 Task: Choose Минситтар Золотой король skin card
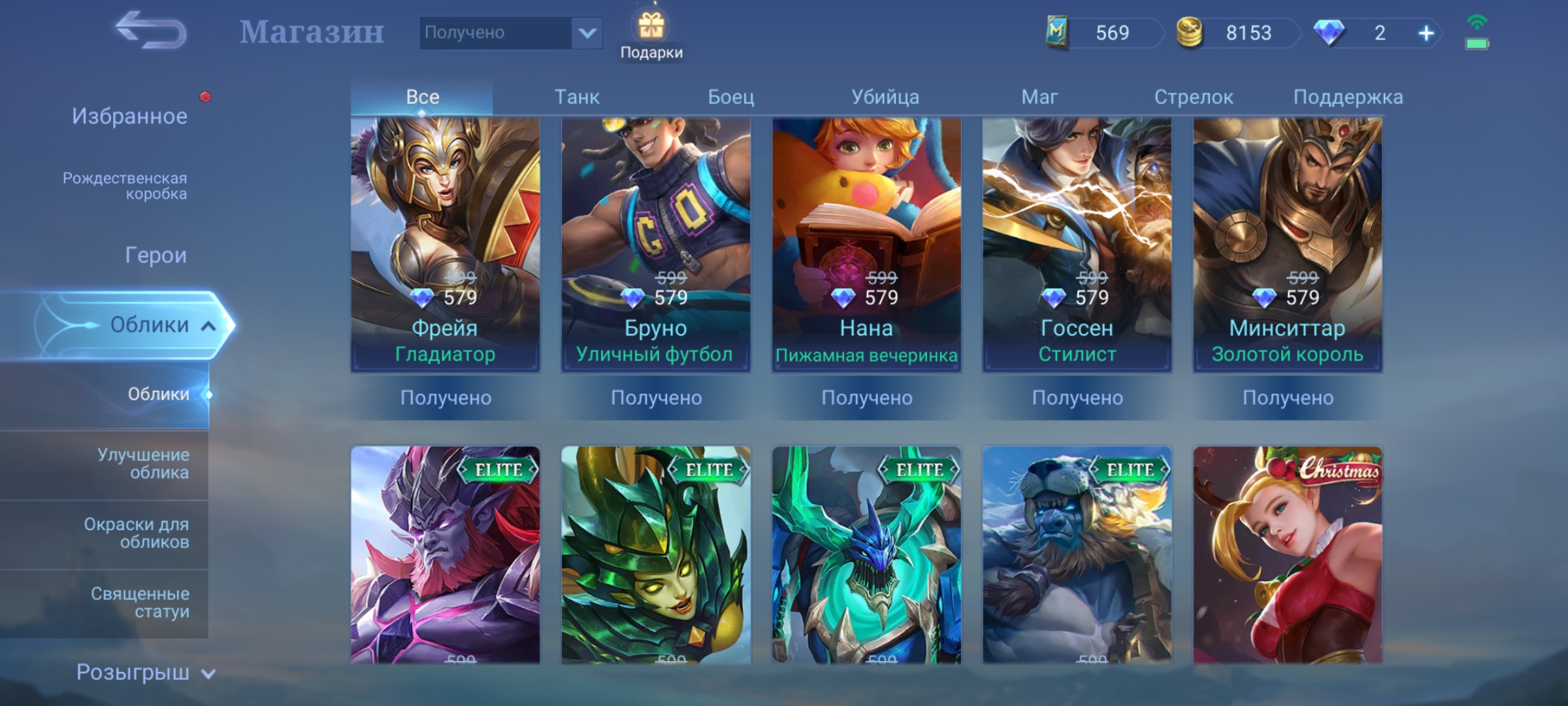pos(1287,245)
